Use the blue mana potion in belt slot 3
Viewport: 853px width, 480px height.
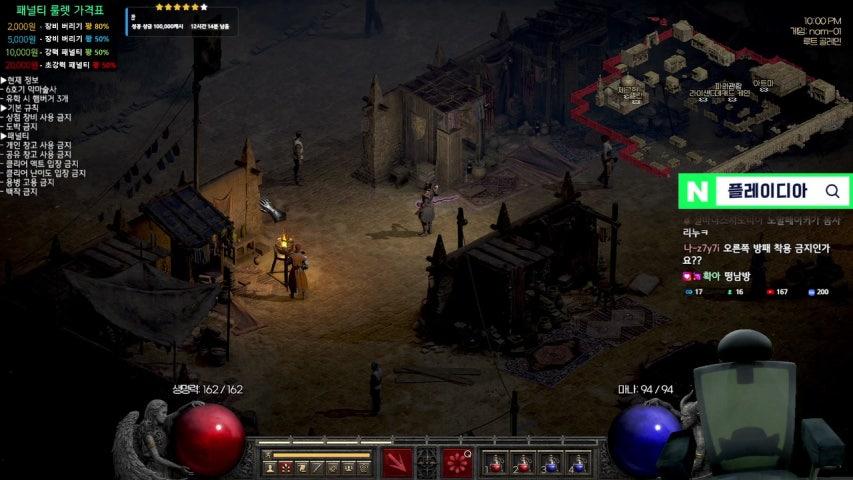click(551, 463)
